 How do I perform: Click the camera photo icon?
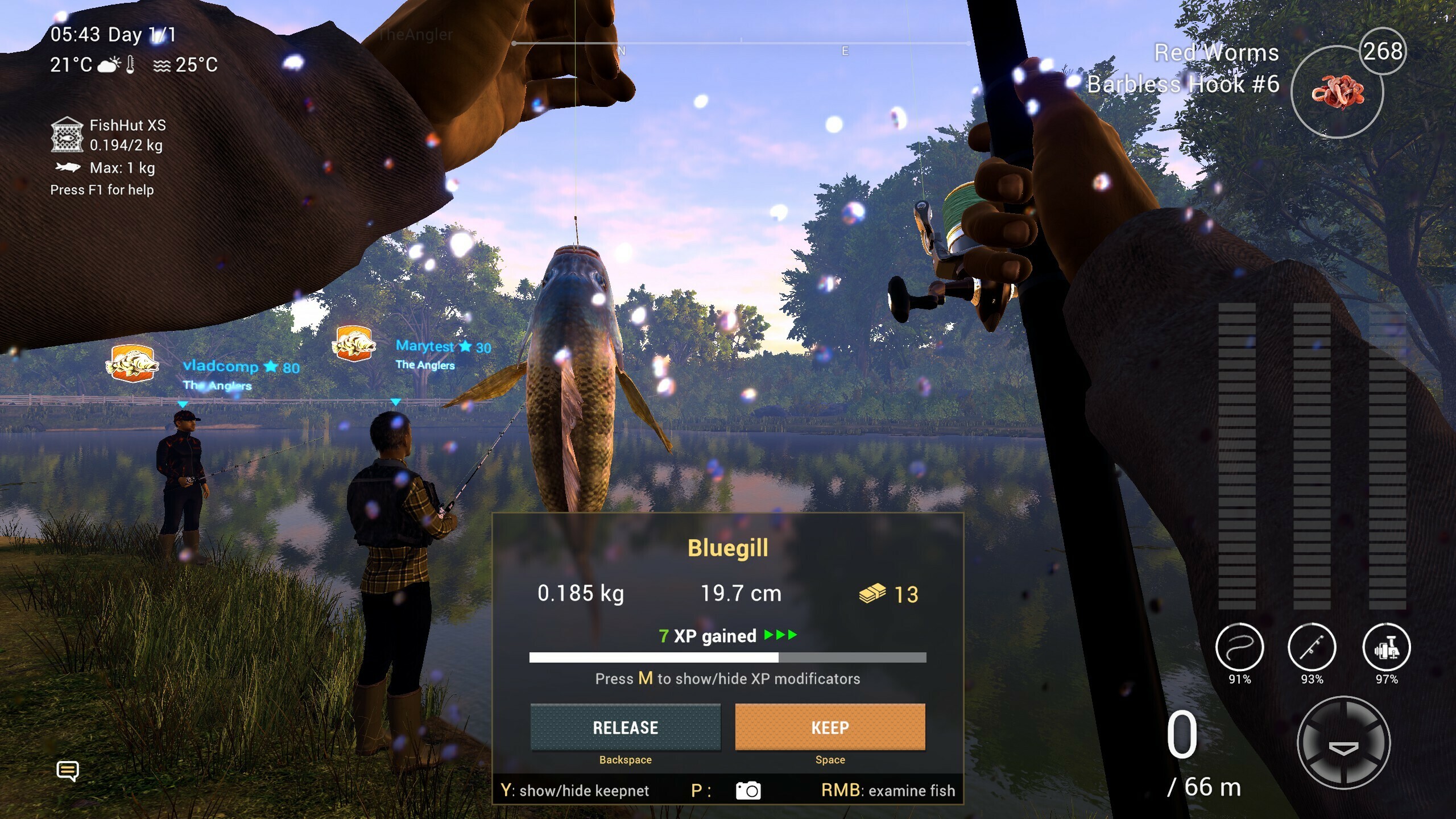(748, 791)
